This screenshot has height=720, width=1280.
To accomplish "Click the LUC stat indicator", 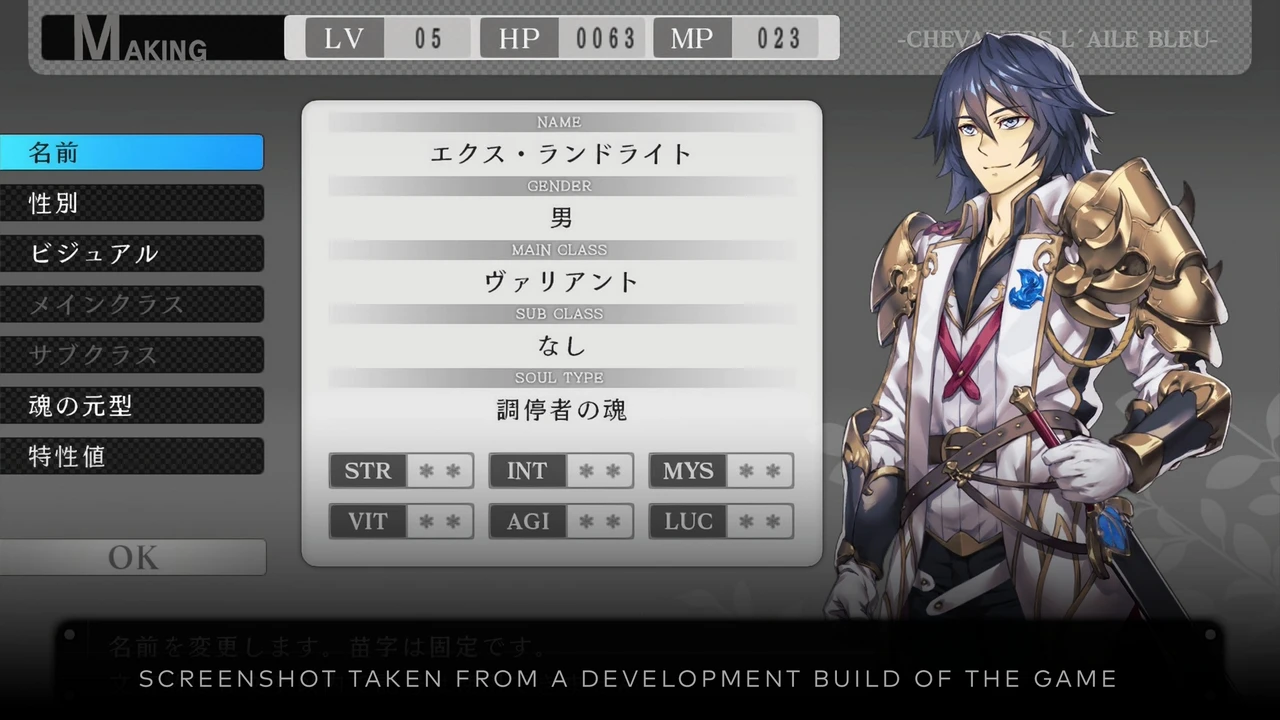I will click(720, 521).
